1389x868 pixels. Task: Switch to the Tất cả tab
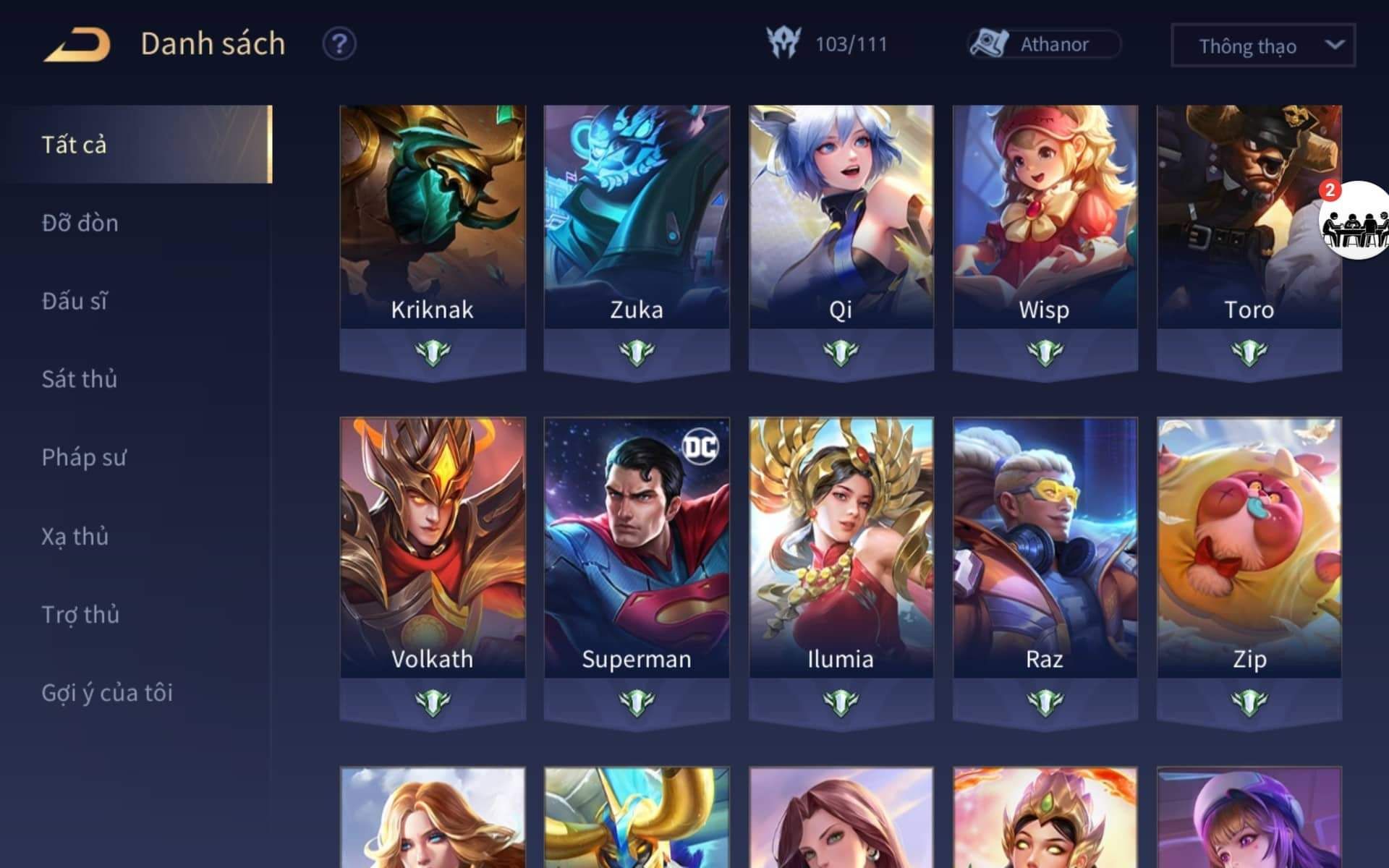point(136,145)
